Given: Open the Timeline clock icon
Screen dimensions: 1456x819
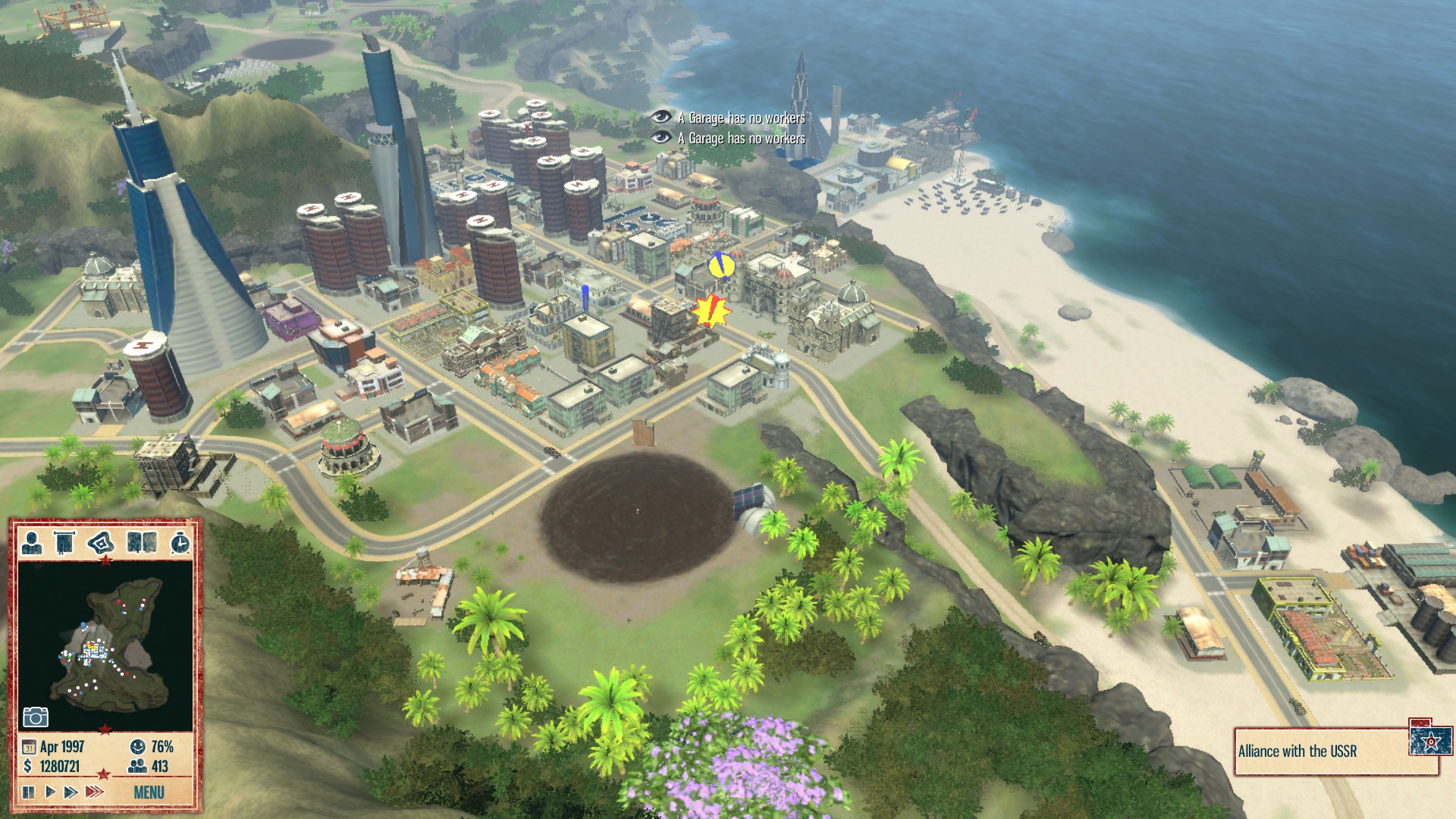Looking at the screenshot, I should [180, 544].
